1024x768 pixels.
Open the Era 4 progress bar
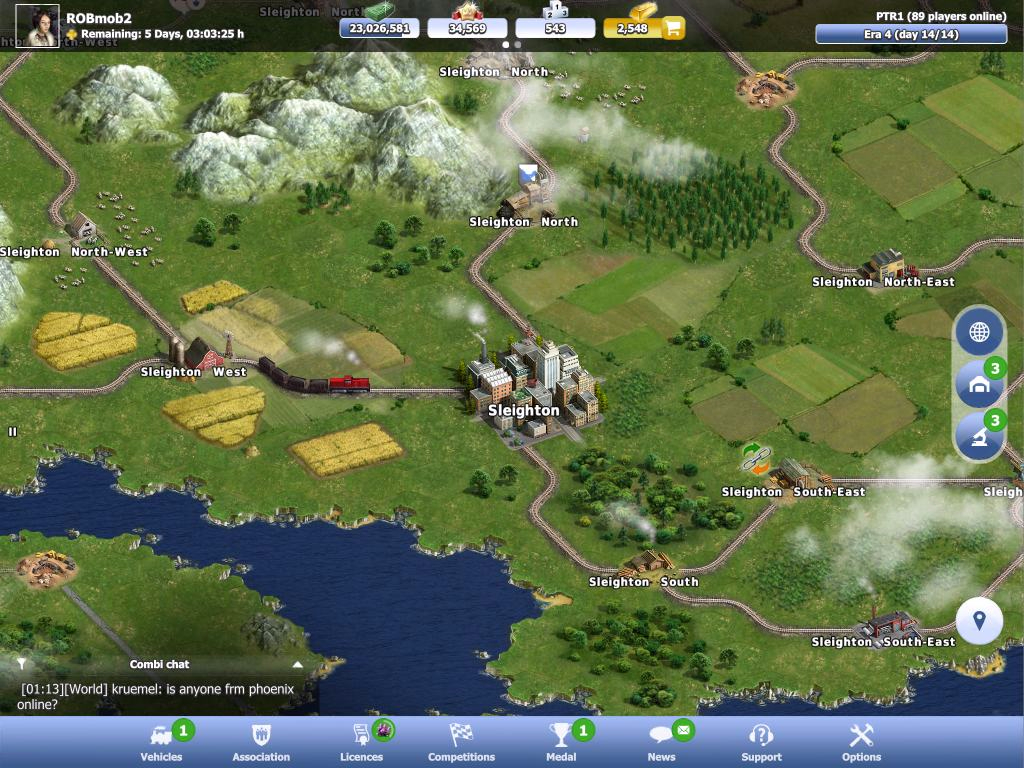[911, 34]
